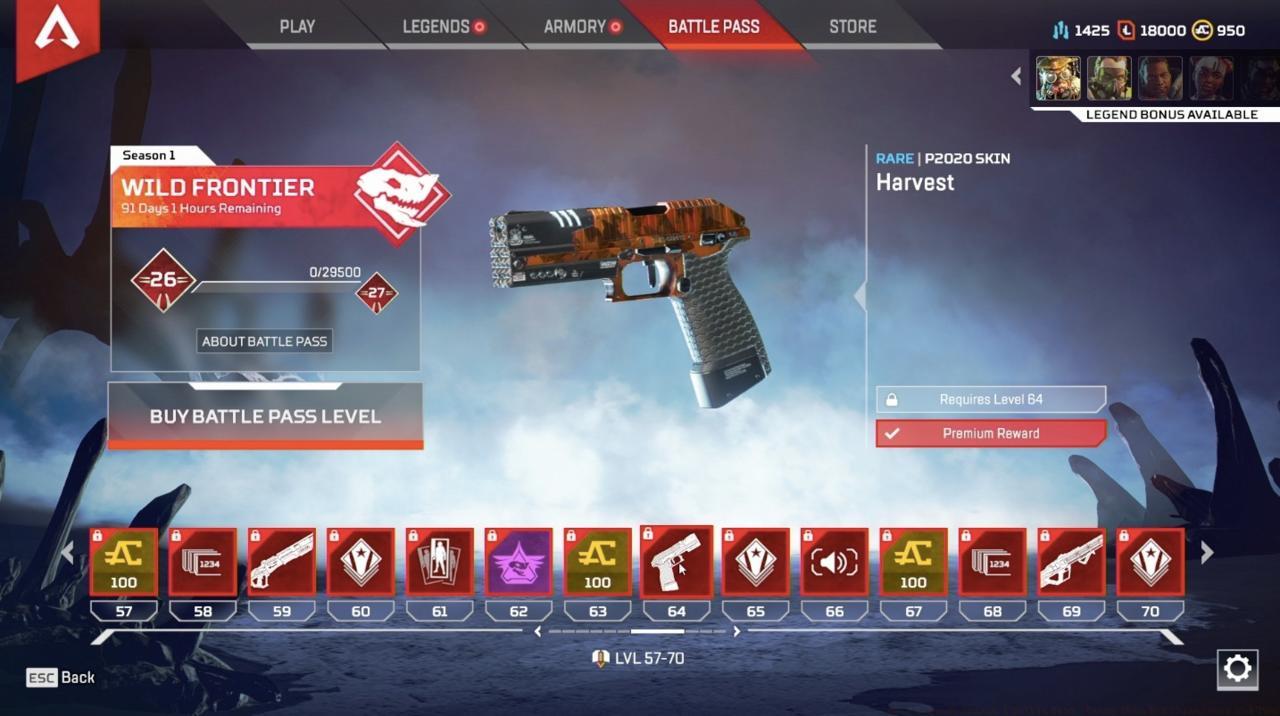Screen dimensions: 1280x716
Task: Show previous page of battle pass rewards
Action: pyautogui.click(x=67, y=553)
